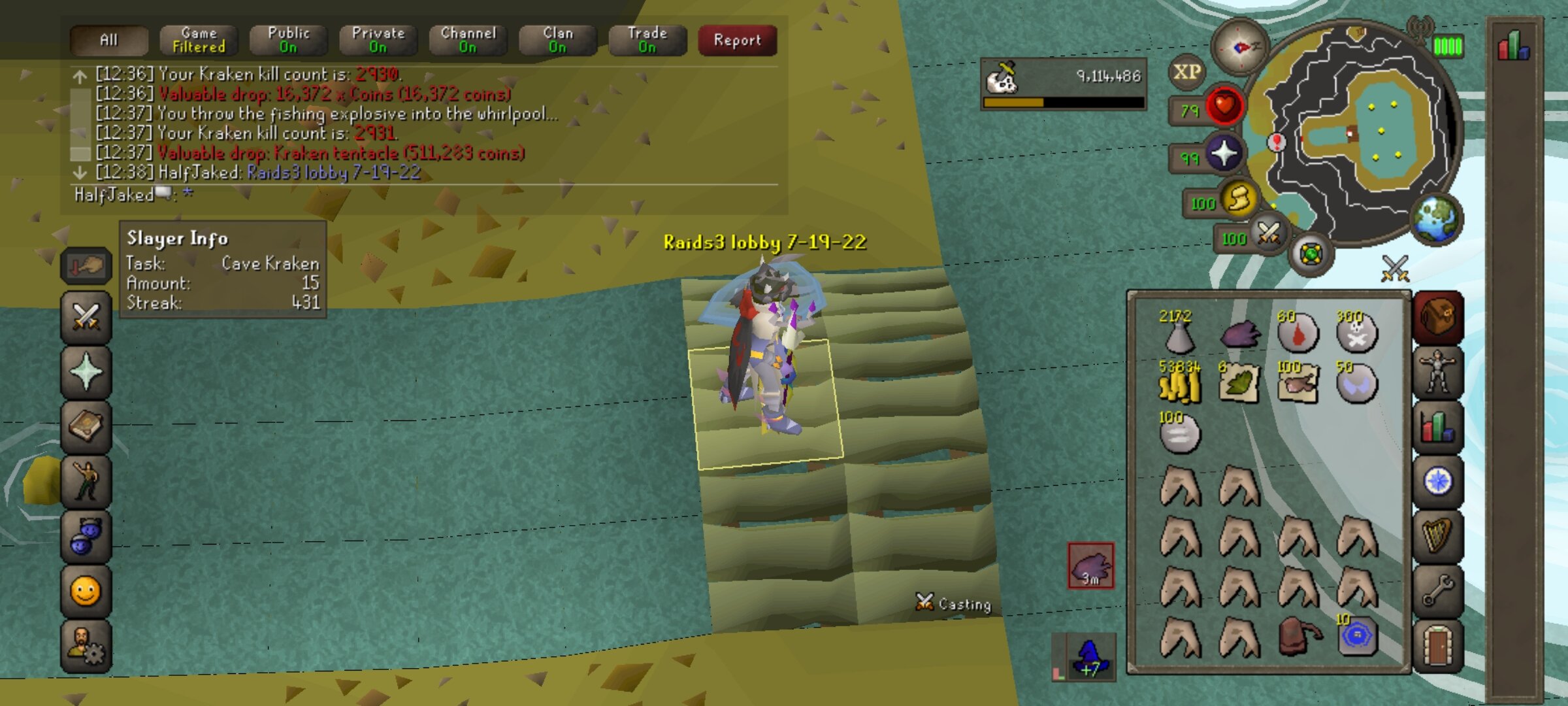
Task: Open the smiley emotes tab
Action: click(86, 592)
